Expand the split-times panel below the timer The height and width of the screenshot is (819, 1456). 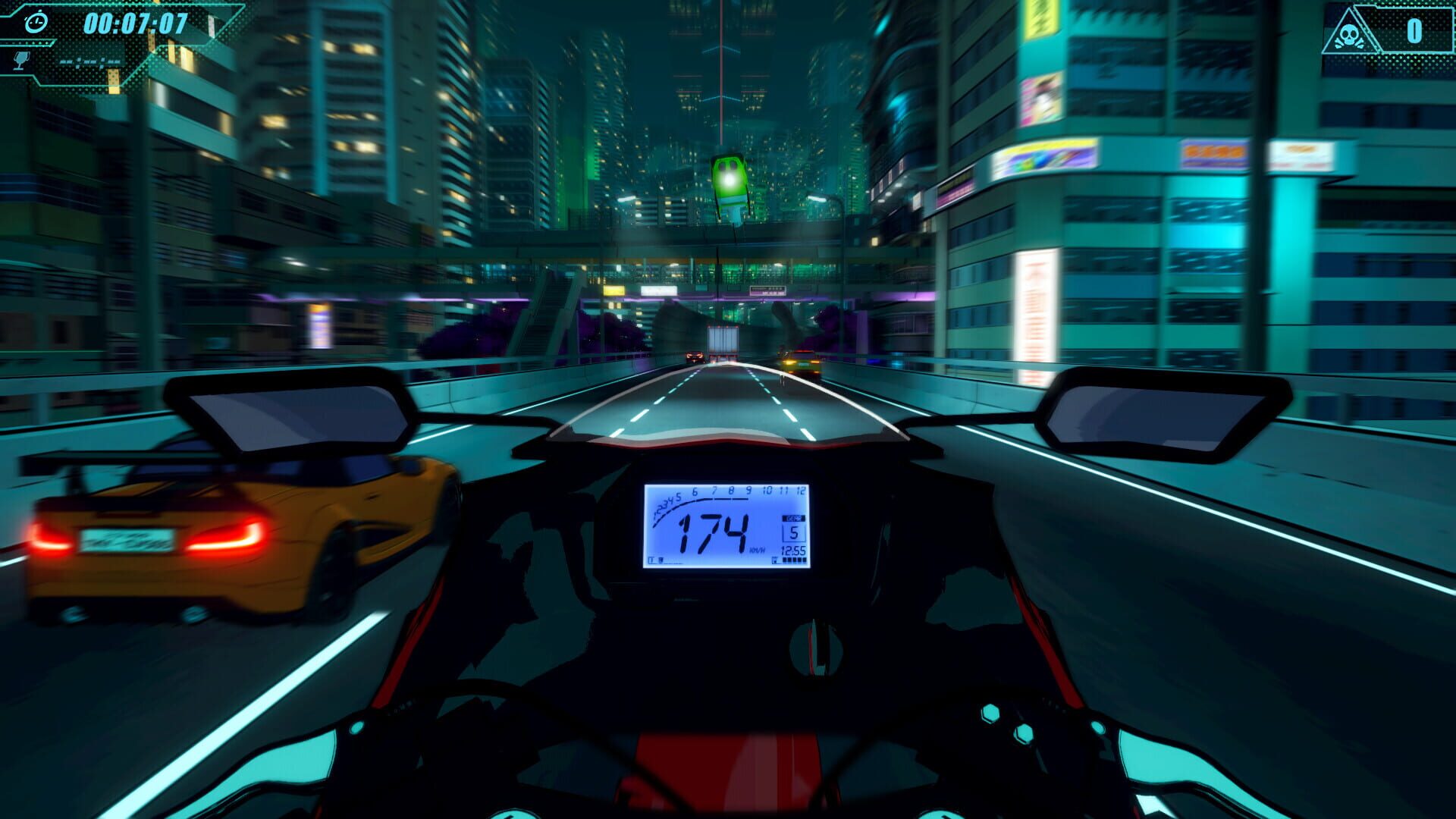(x=90, y=61)
